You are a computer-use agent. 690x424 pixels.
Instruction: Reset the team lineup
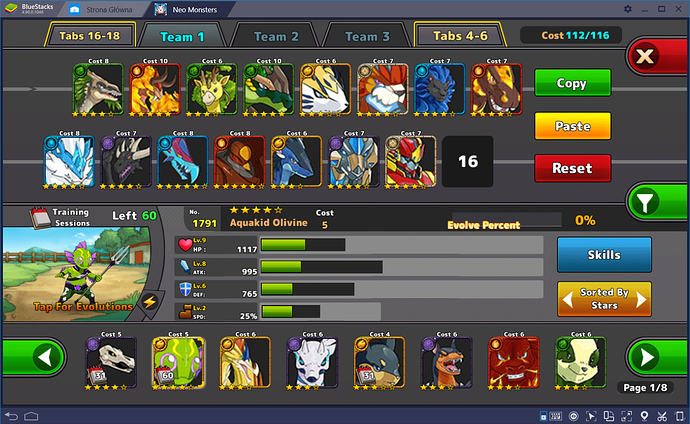pyautogui.click(x=571, y=168)
